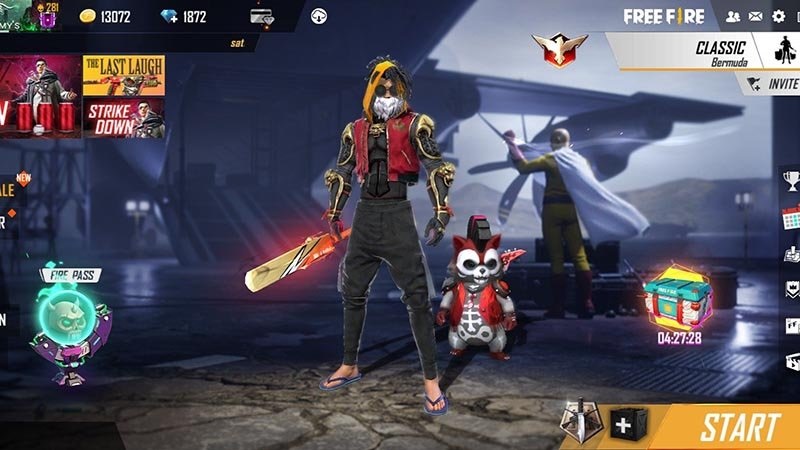Open the Strike Down event banner

click(124, 118)
